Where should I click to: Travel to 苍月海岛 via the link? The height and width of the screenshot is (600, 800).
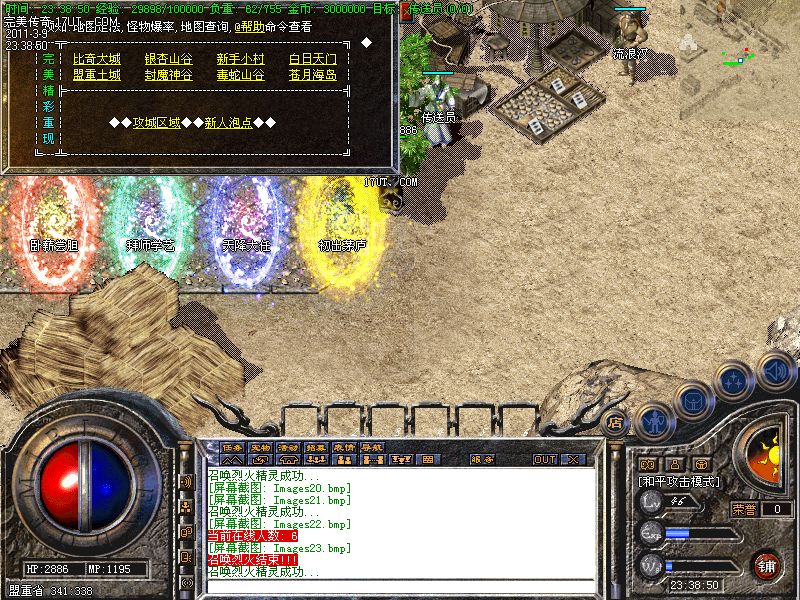[x=312, y=75]
